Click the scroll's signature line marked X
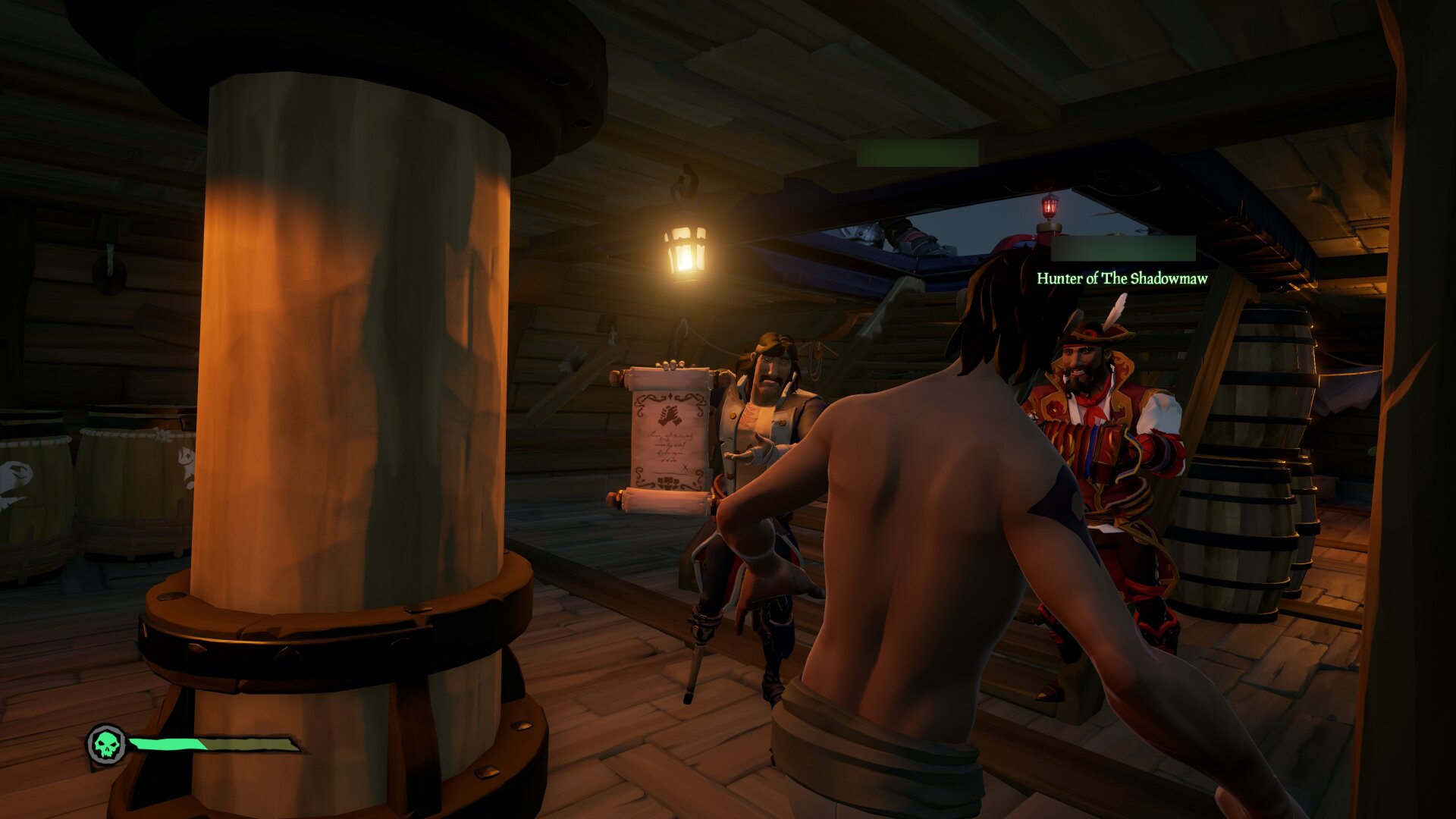1456x819 pixels. coord(685,467)
